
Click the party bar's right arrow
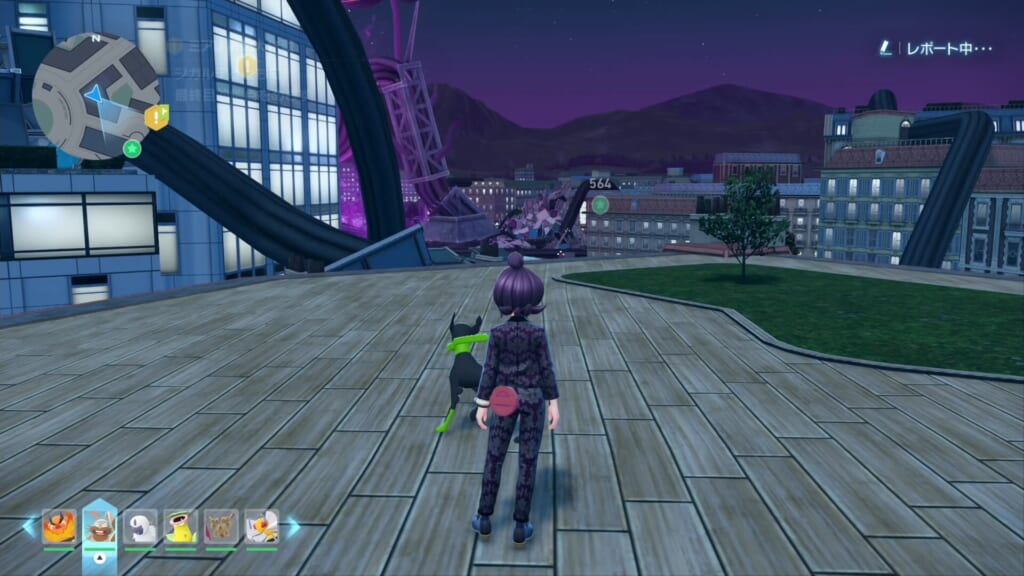tap(293, 526)
